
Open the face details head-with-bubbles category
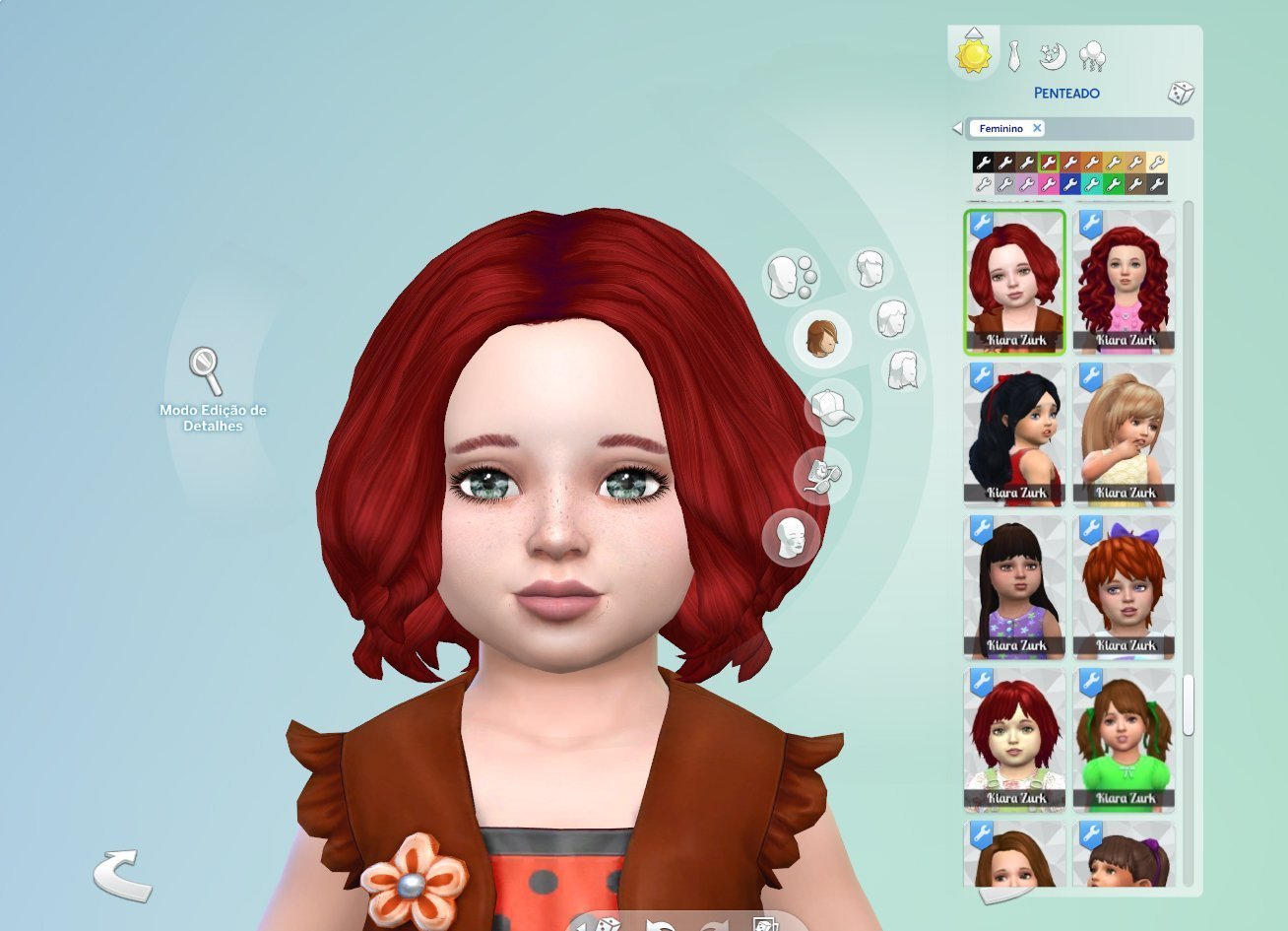pos(791,277)
